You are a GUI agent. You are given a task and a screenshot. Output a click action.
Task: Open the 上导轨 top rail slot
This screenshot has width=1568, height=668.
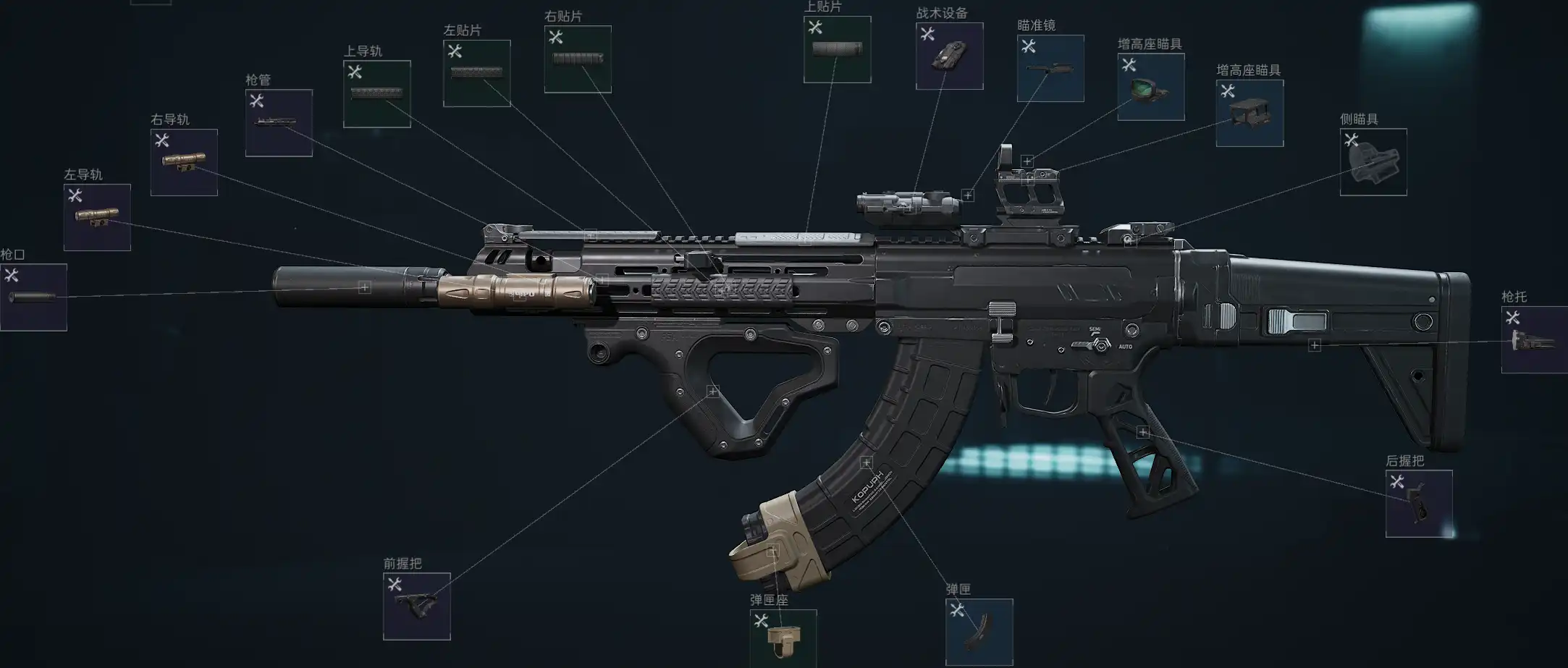pyautogui.click(x=376, y=94)
